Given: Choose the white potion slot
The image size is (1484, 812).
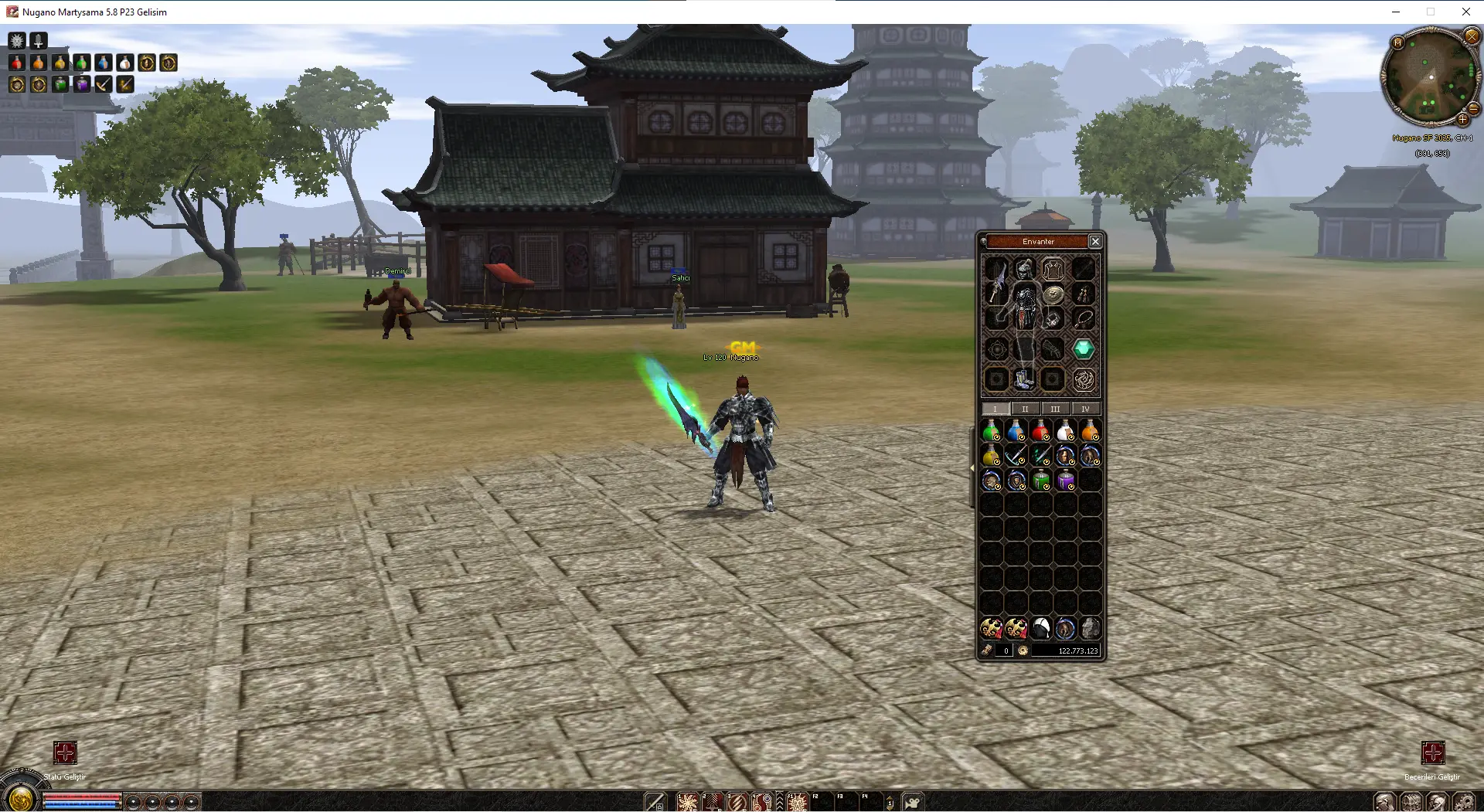Looking at the screenshot, I should pyautogui.click(x=1065, y=431).
